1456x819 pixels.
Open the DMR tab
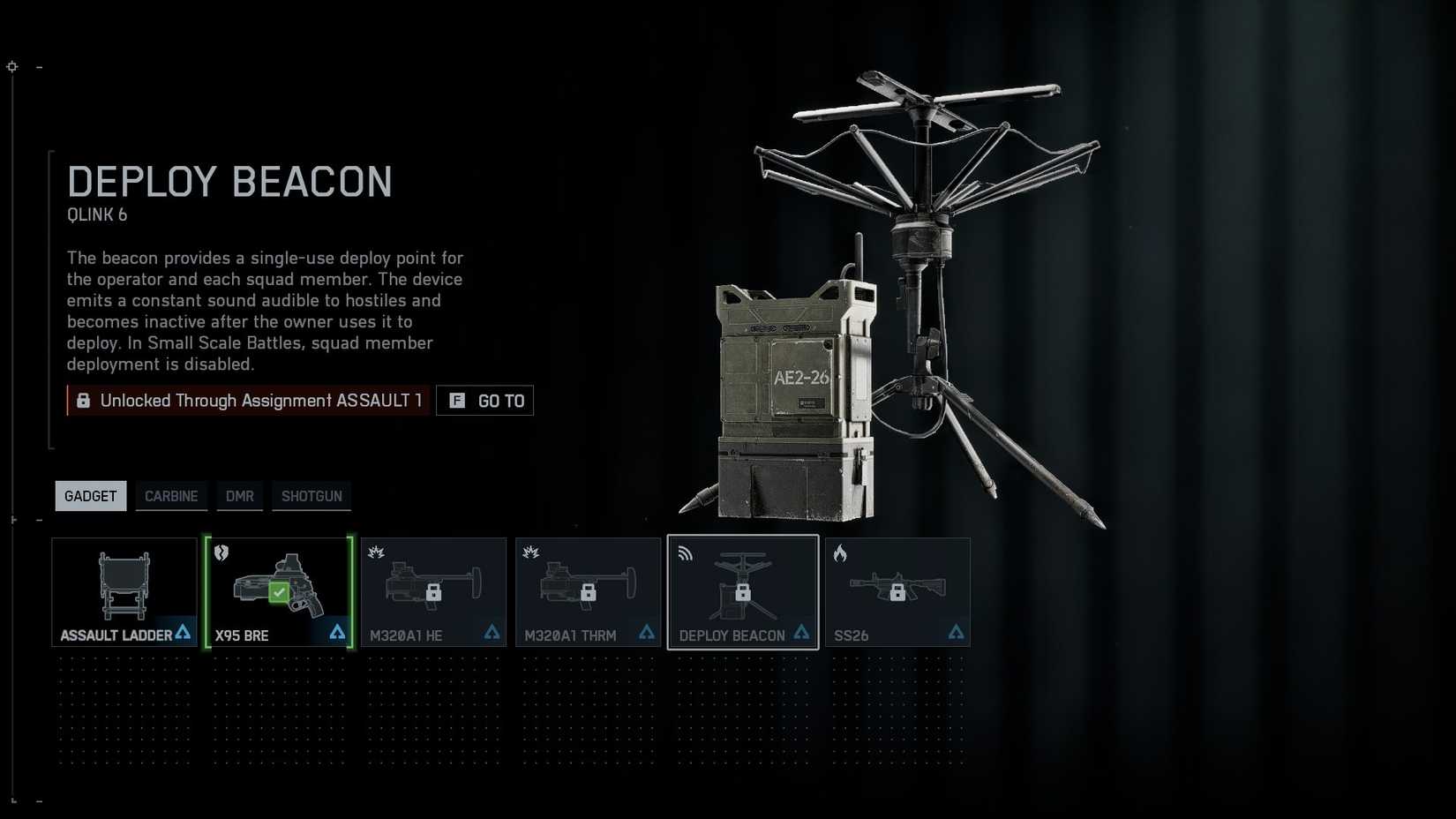click(239, 496)
